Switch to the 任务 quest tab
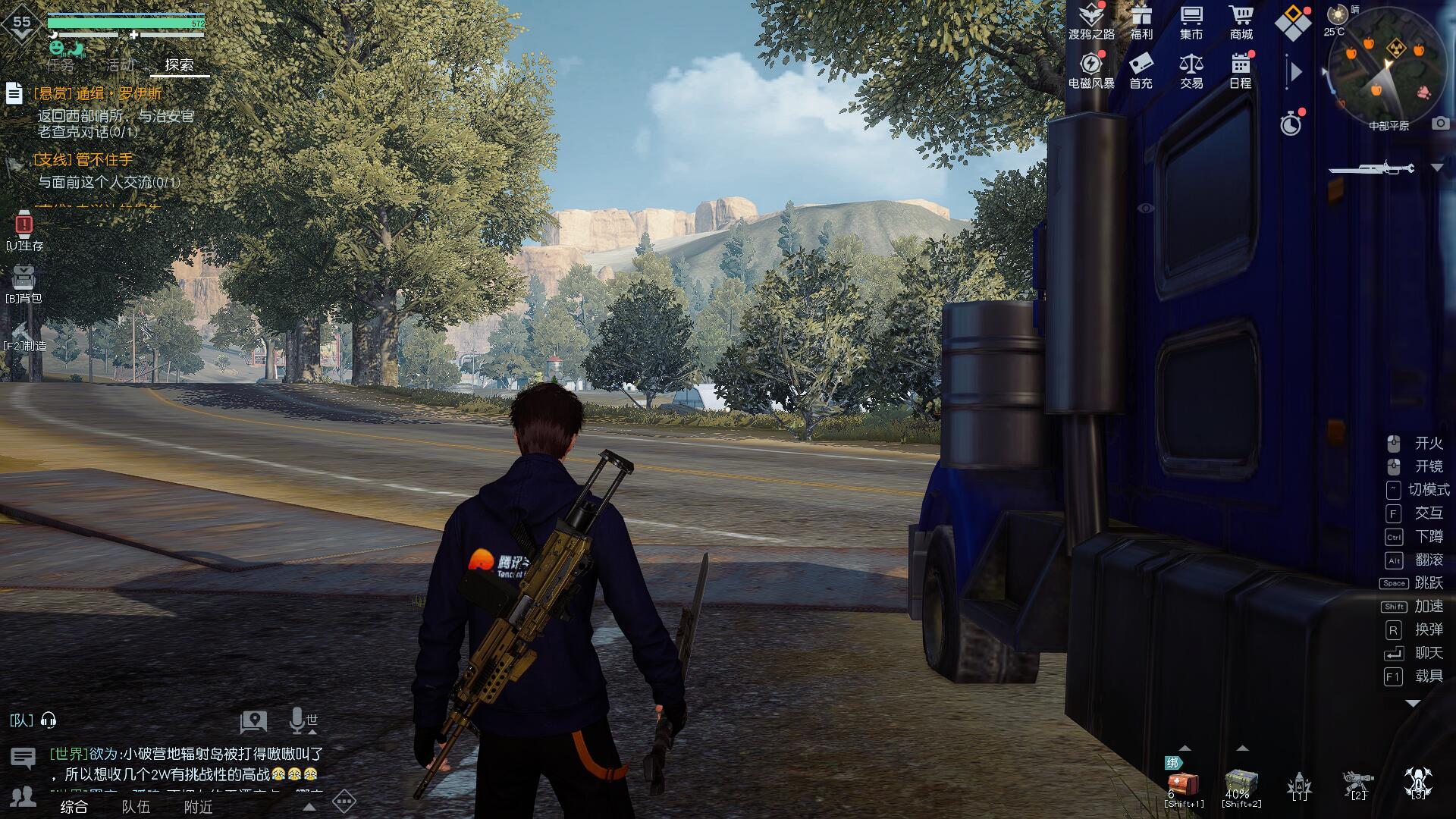Screen dimensions: 1456x819 (61, 65)
